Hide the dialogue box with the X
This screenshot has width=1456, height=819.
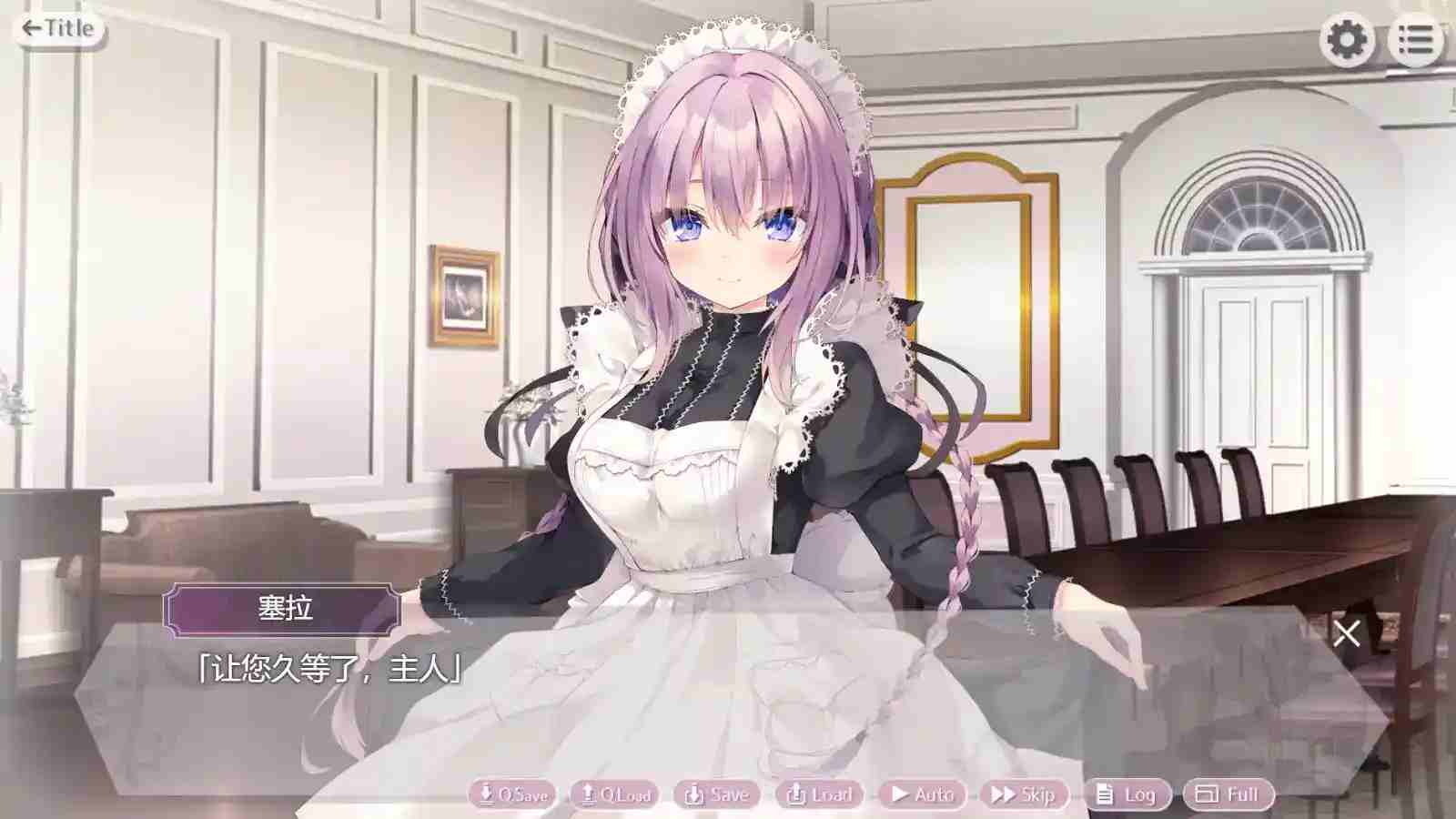pyautogui.click(x=1346, y=634)
